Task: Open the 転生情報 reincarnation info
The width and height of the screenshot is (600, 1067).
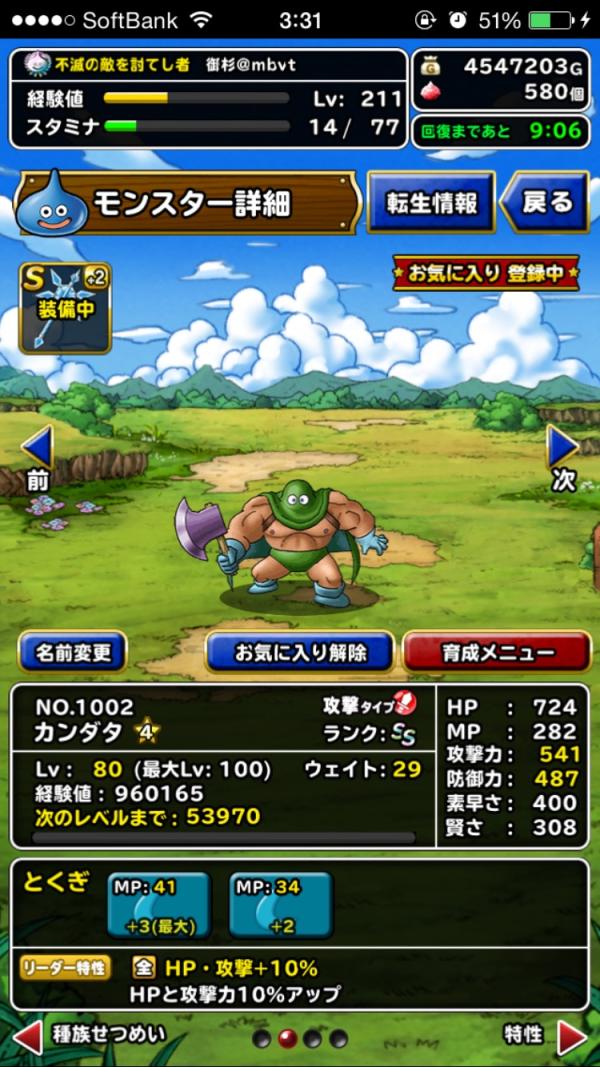Action: click(x=430, y=203)
